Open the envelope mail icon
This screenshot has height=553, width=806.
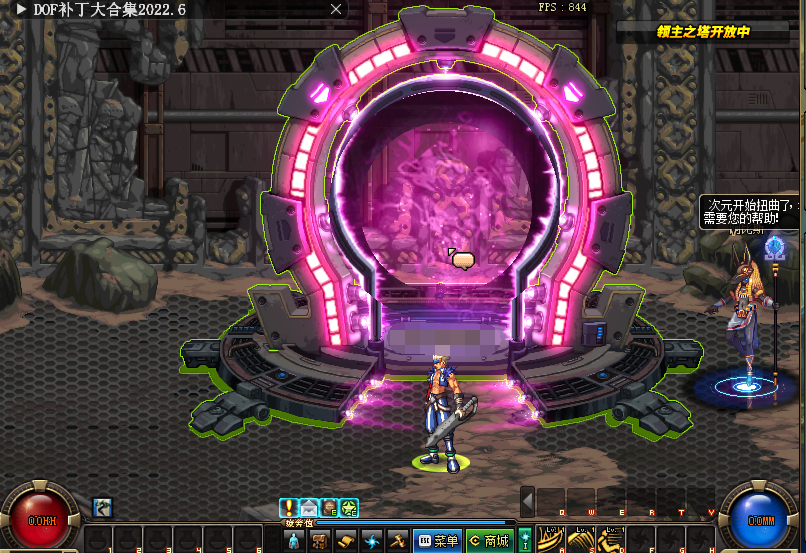click(308, 507)
